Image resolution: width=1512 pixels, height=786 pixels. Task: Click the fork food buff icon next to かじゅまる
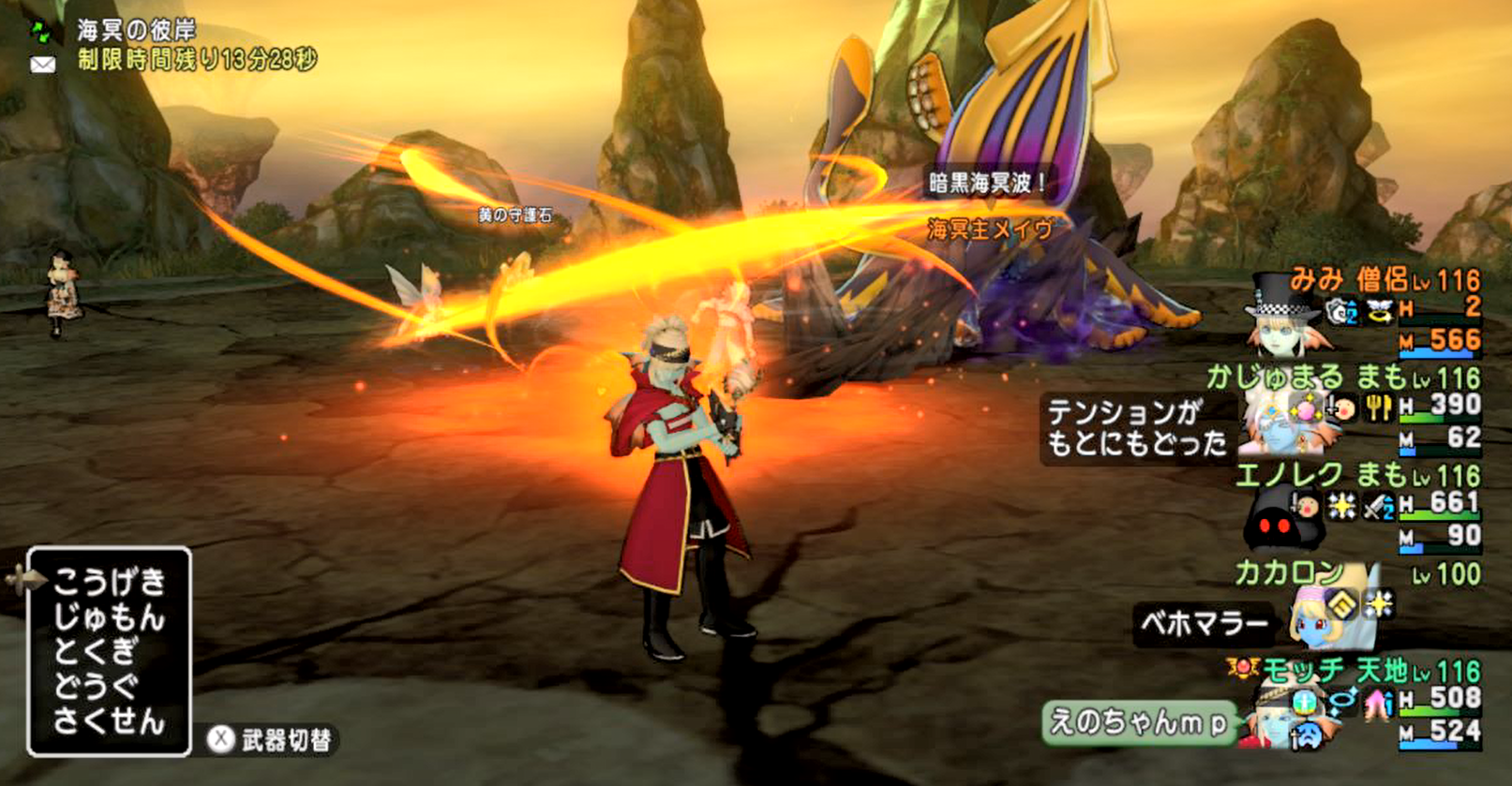pyautogui.click(x=1377, y=408)
